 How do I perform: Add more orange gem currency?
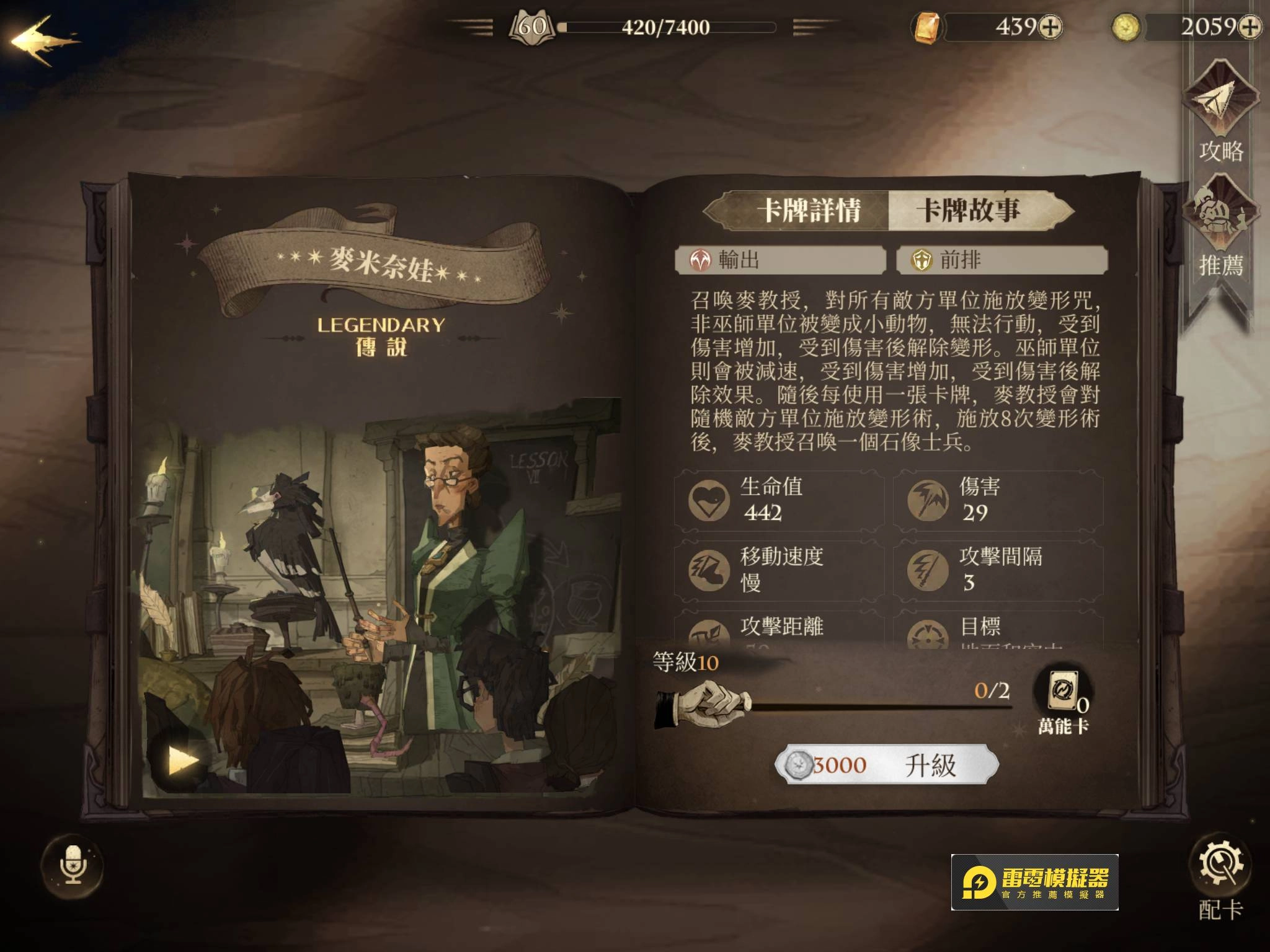click(x=1050, y=27)
